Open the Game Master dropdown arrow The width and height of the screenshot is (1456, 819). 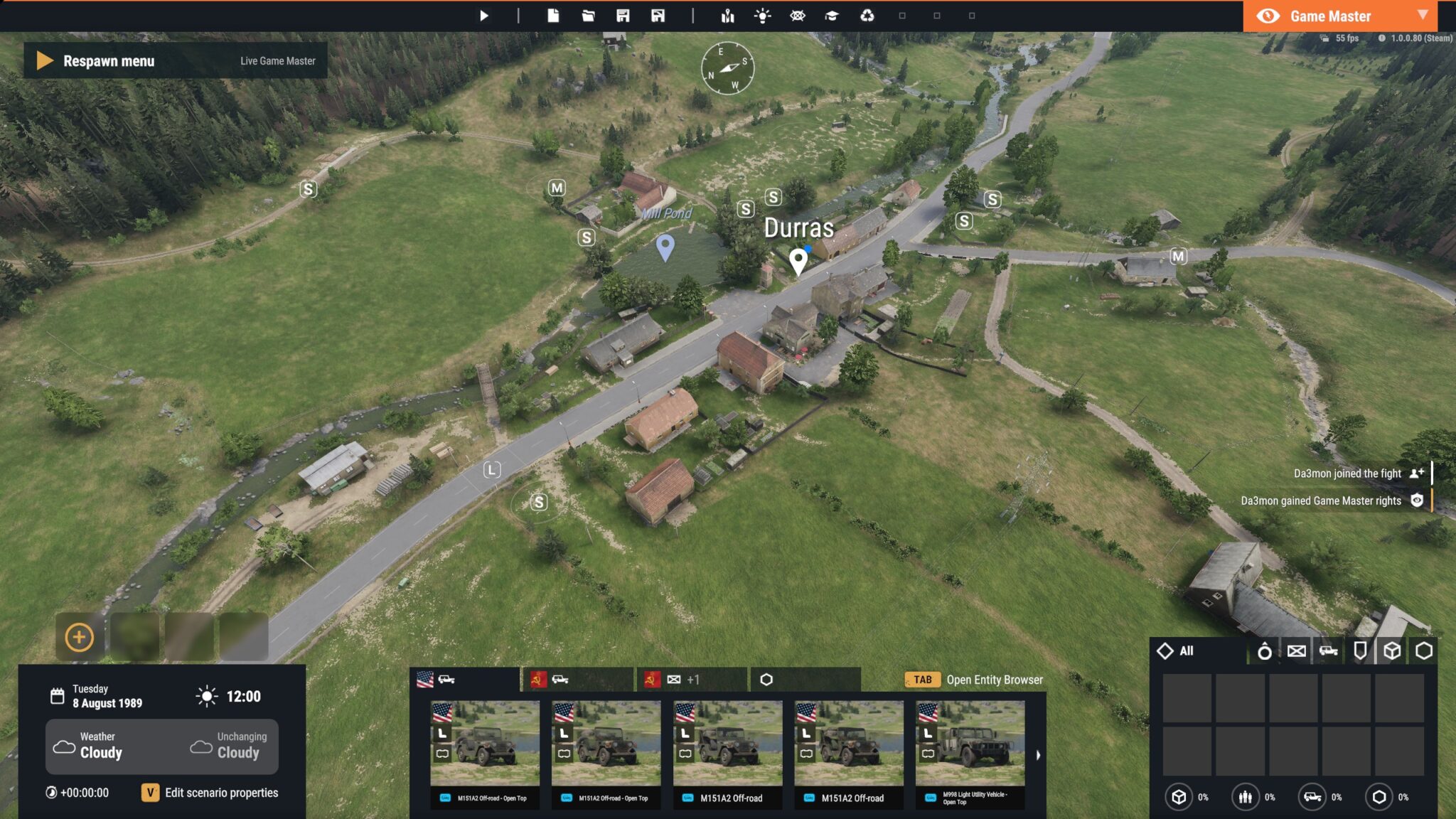coord(1424,16)
